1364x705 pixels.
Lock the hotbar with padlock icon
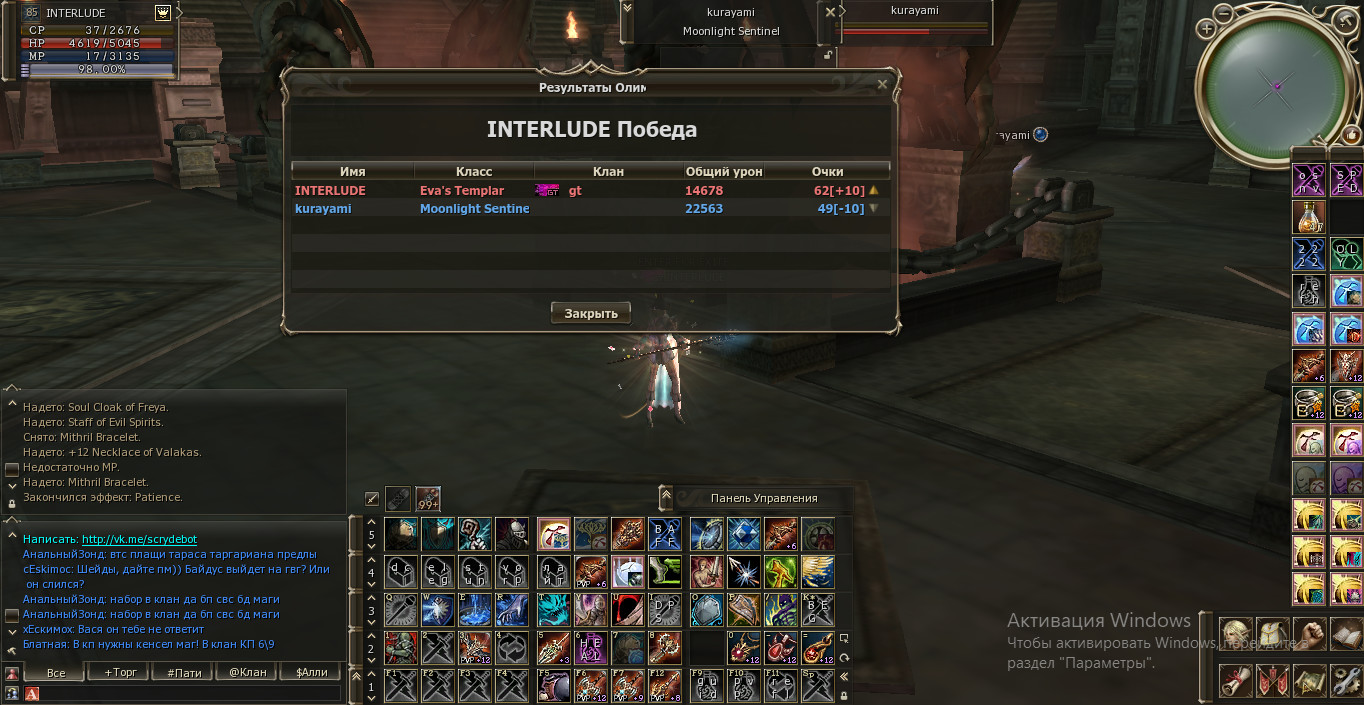(844, 695)
